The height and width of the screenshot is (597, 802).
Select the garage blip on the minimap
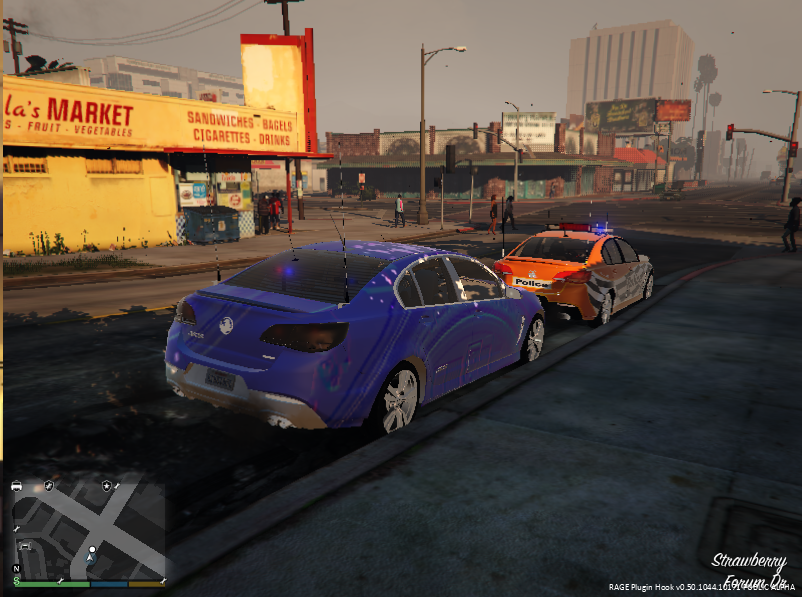pos(25,546)
